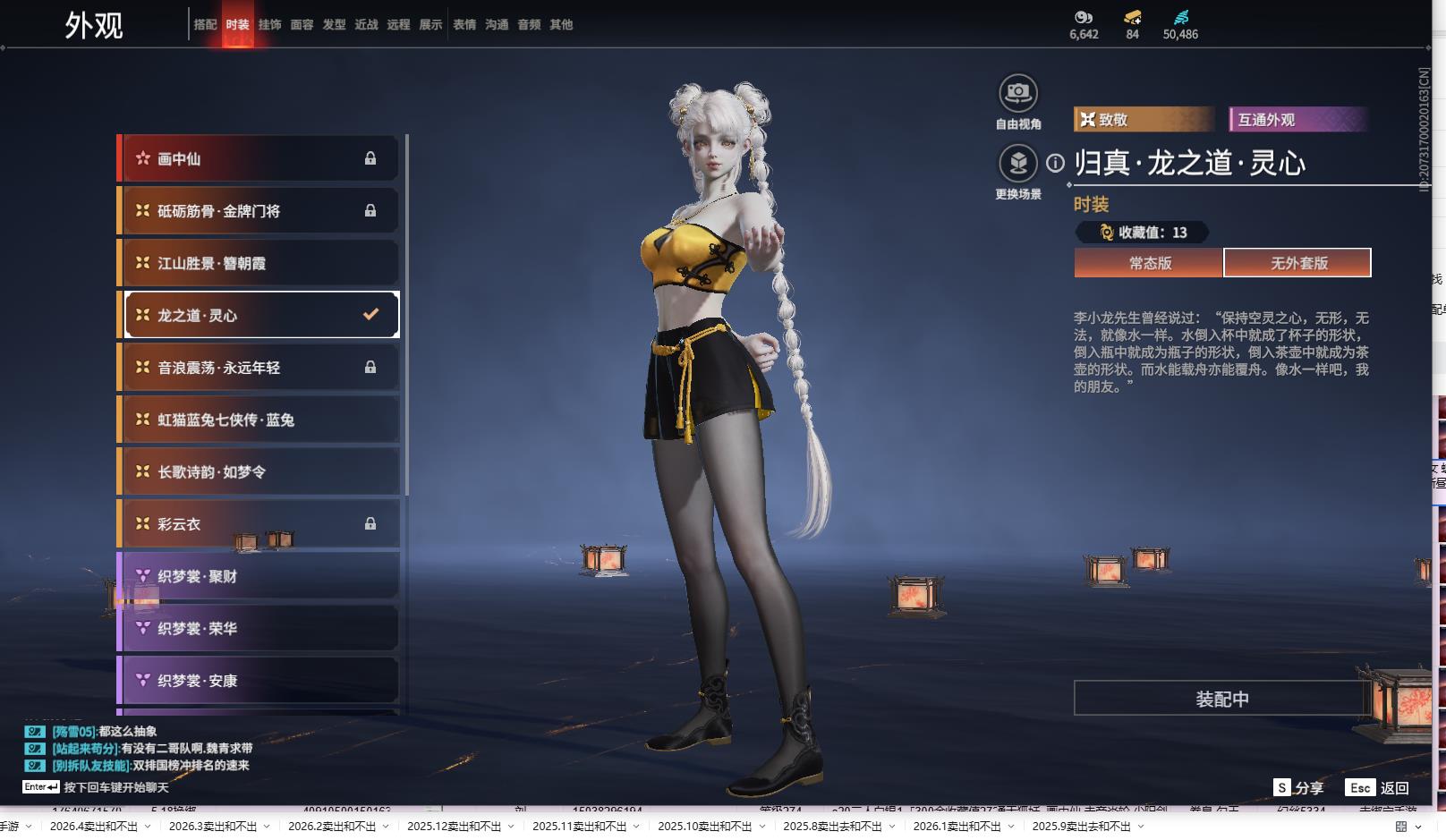This screenshot has height=840, width=1446.
Task: Switch to the 常态版 variant
Action: [x=1149, y=263]
